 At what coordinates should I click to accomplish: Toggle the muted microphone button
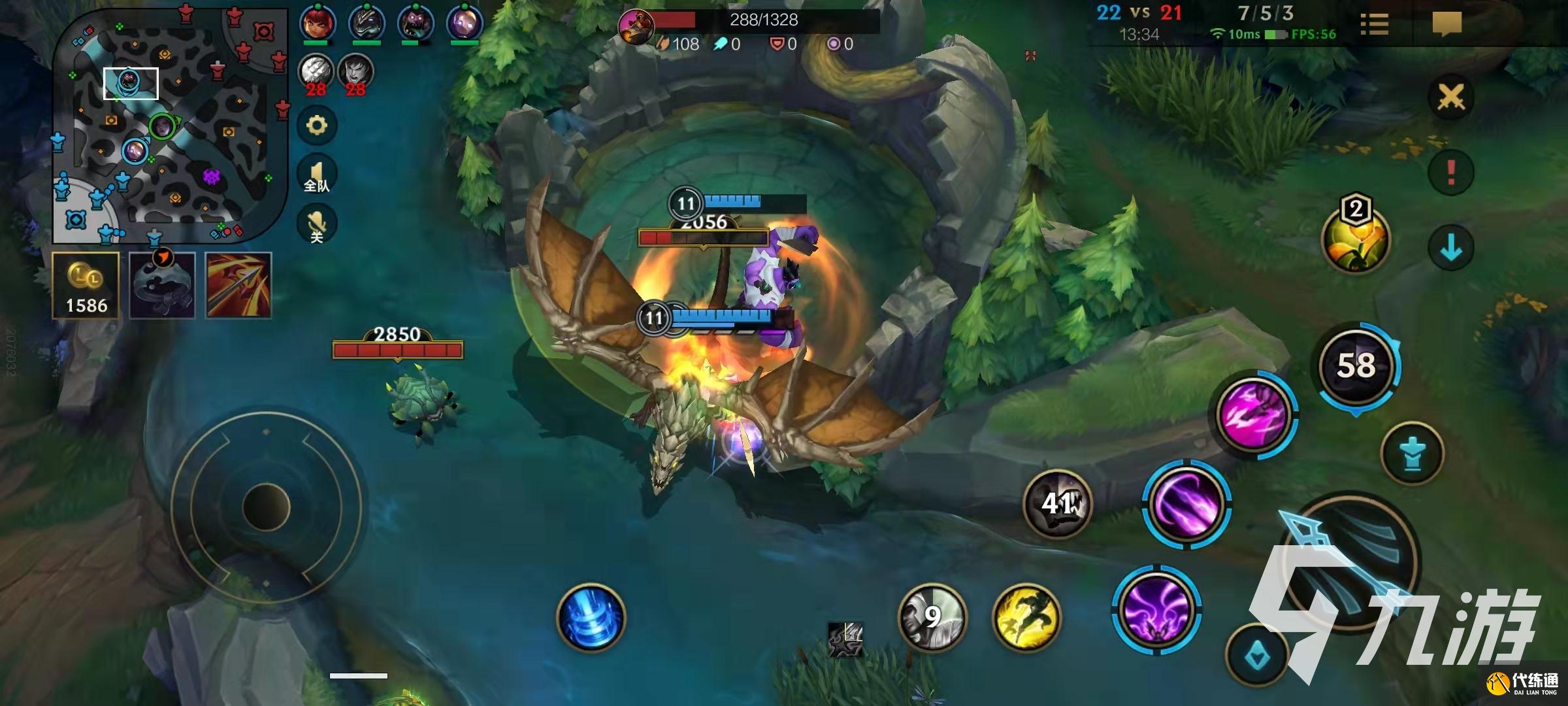coord(317,224)
